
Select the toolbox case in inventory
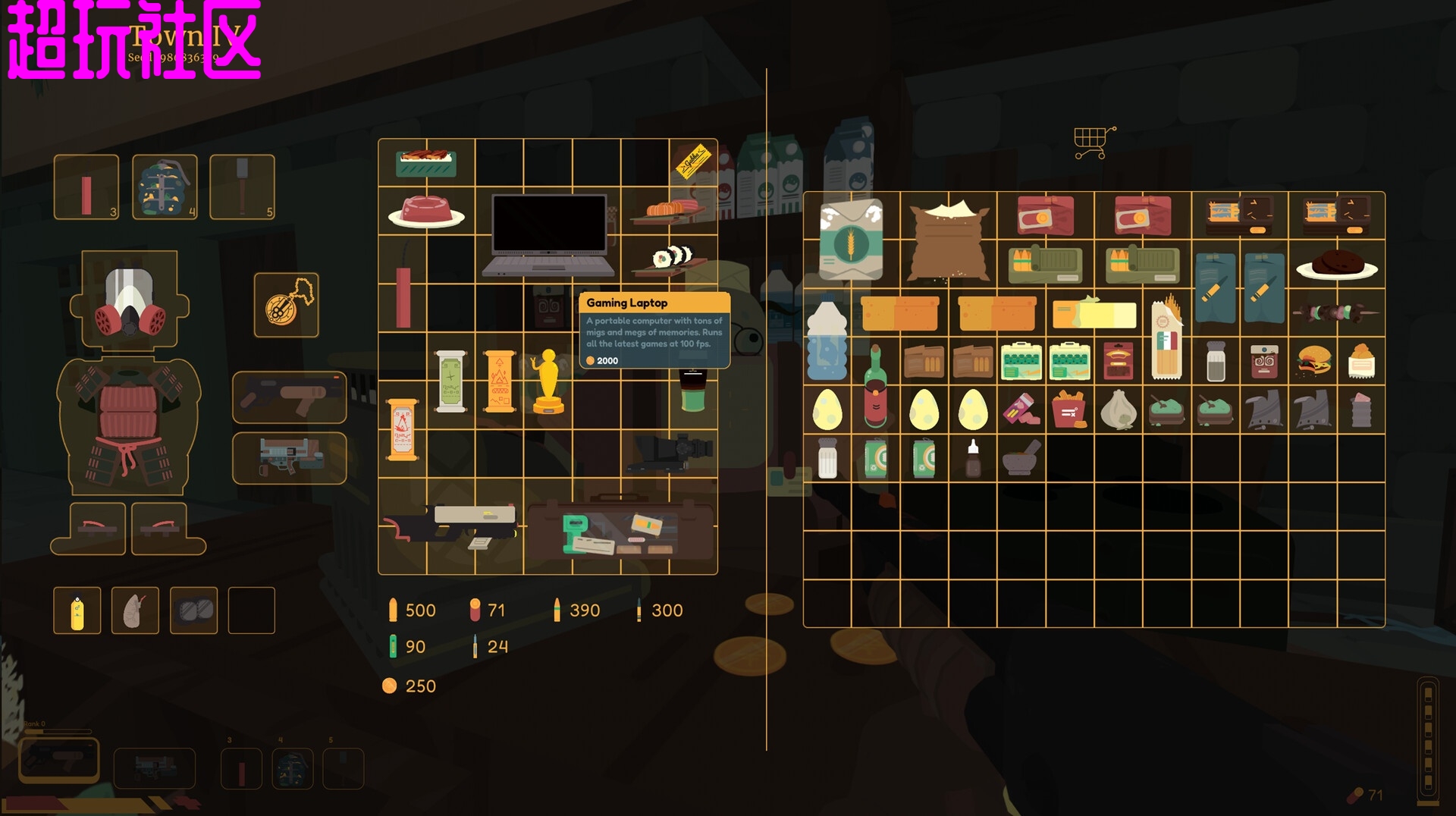620,530
